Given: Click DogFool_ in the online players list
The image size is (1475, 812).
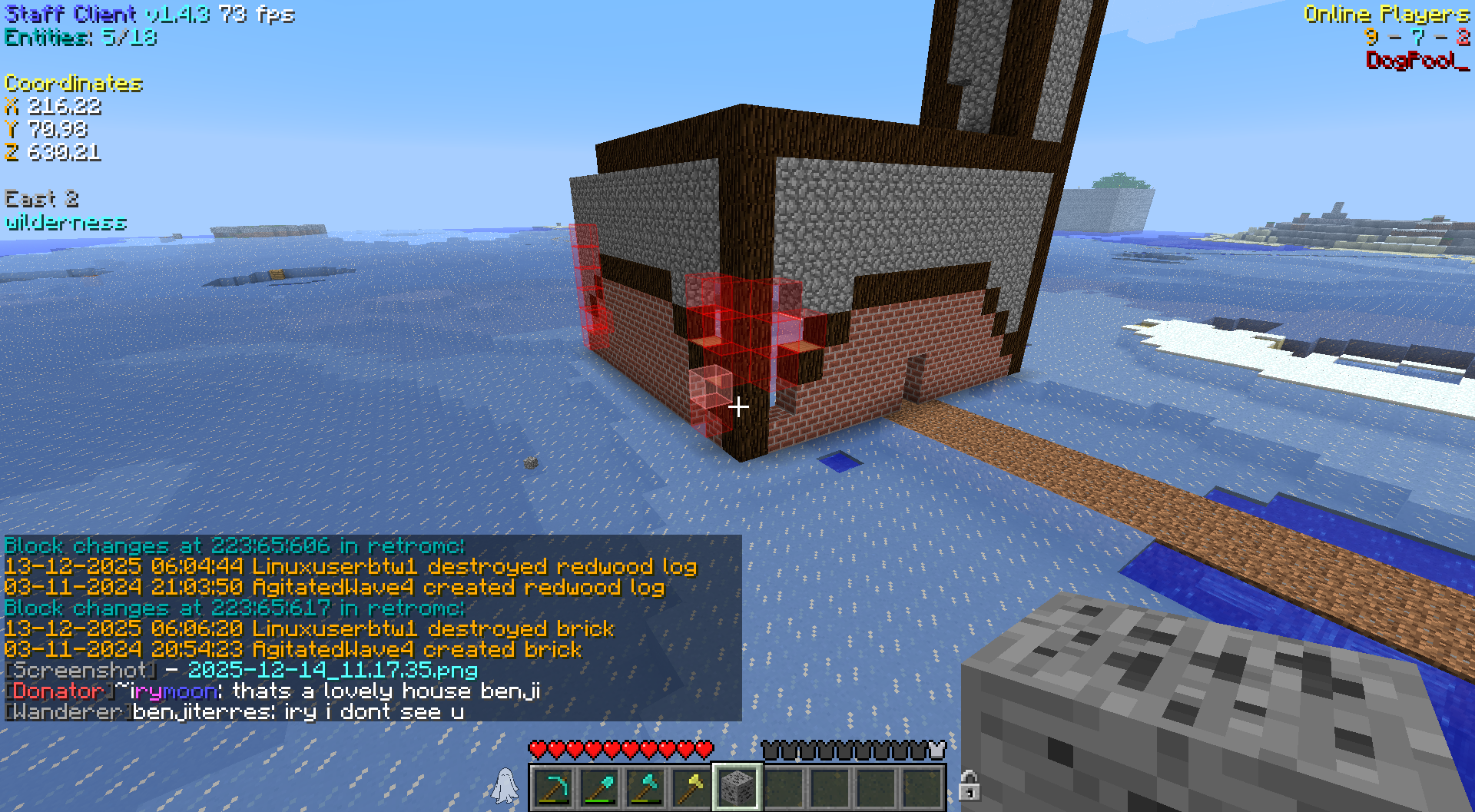Looking at the screenshot, I should [1417, 60].
